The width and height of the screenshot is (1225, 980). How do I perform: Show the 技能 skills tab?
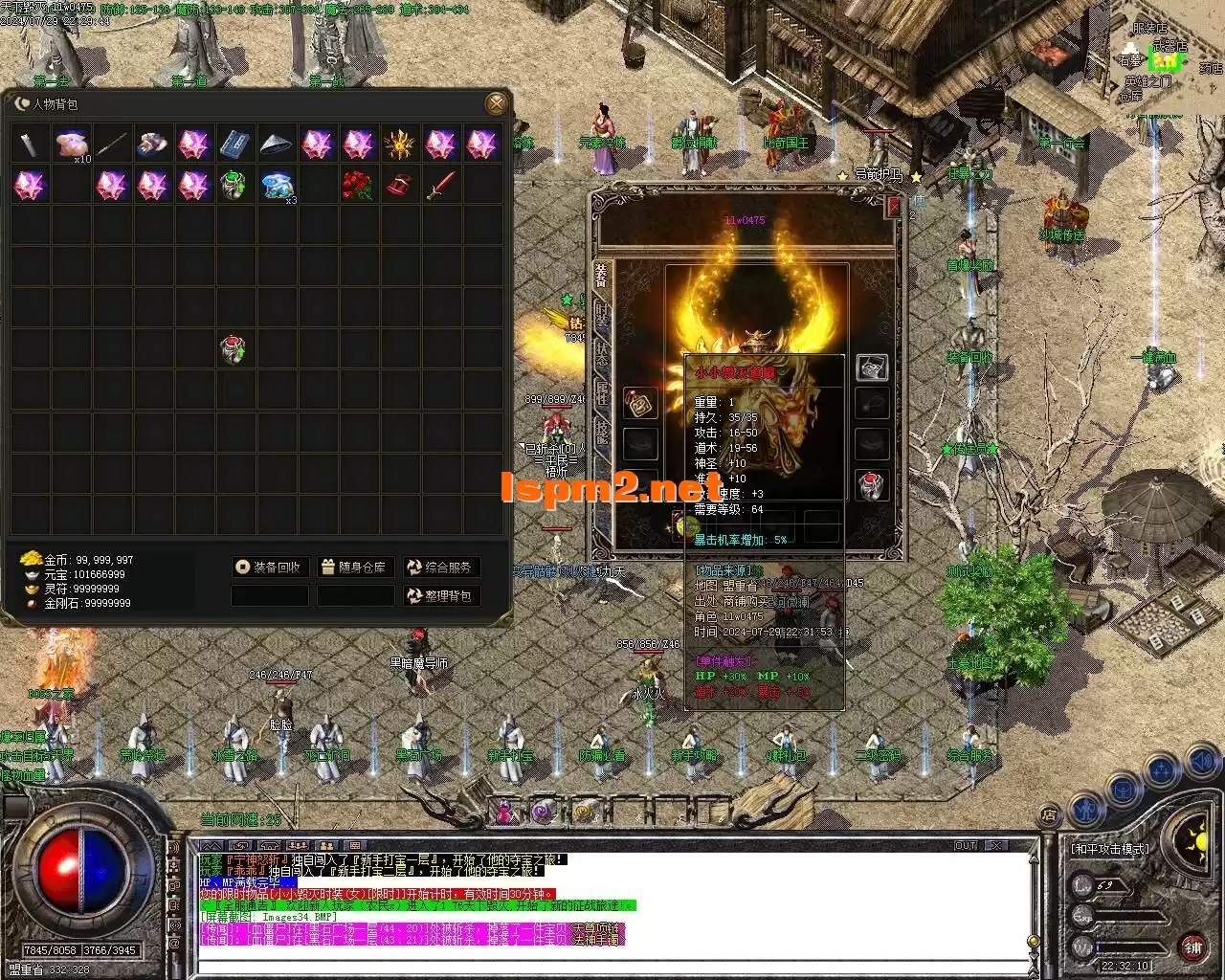tap(602, 432)
